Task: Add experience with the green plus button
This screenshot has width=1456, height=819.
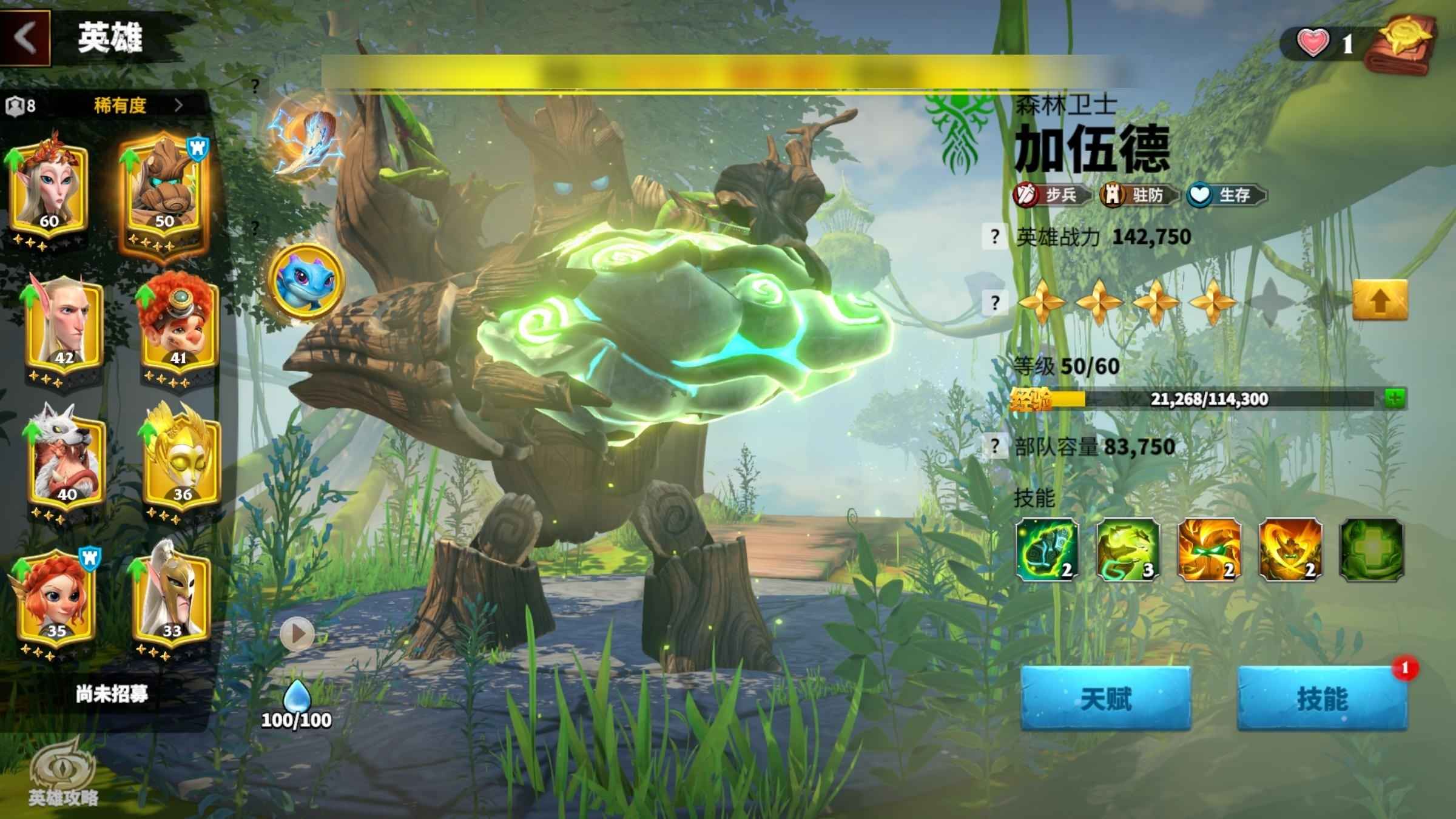Action: [1395, 399]
